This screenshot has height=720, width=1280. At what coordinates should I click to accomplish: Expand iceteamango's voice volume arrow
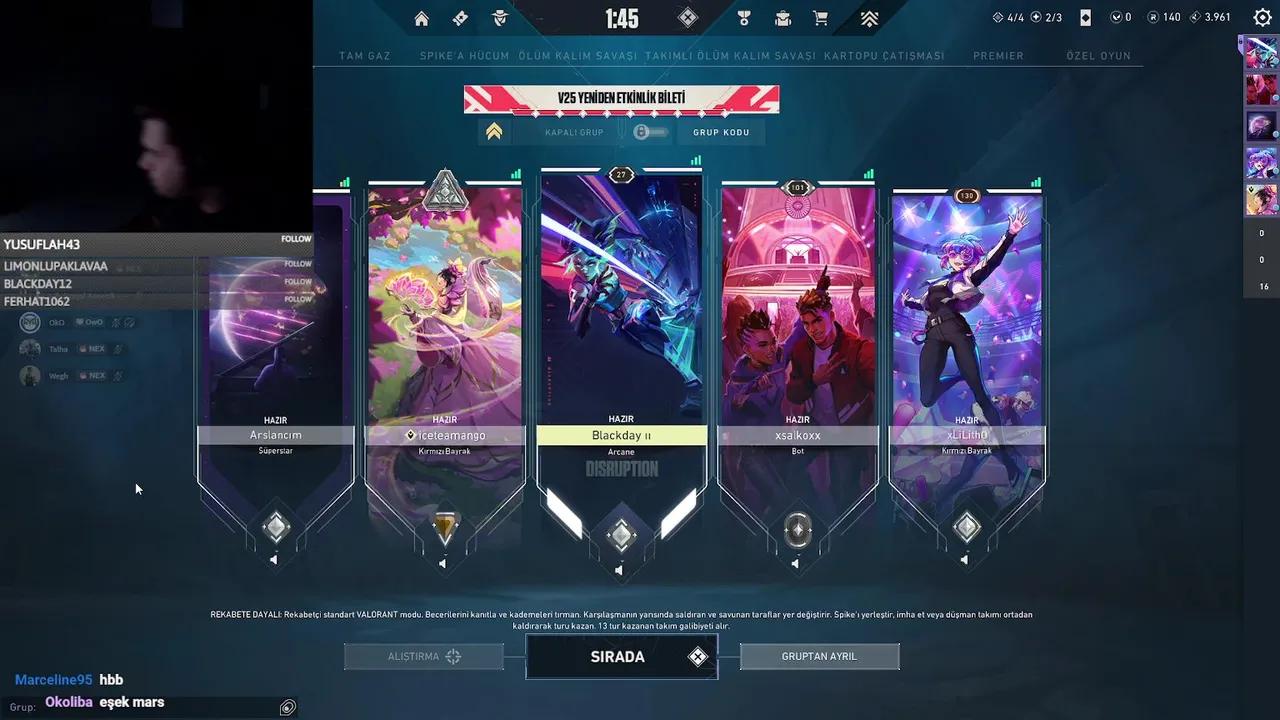click(443, 563)
